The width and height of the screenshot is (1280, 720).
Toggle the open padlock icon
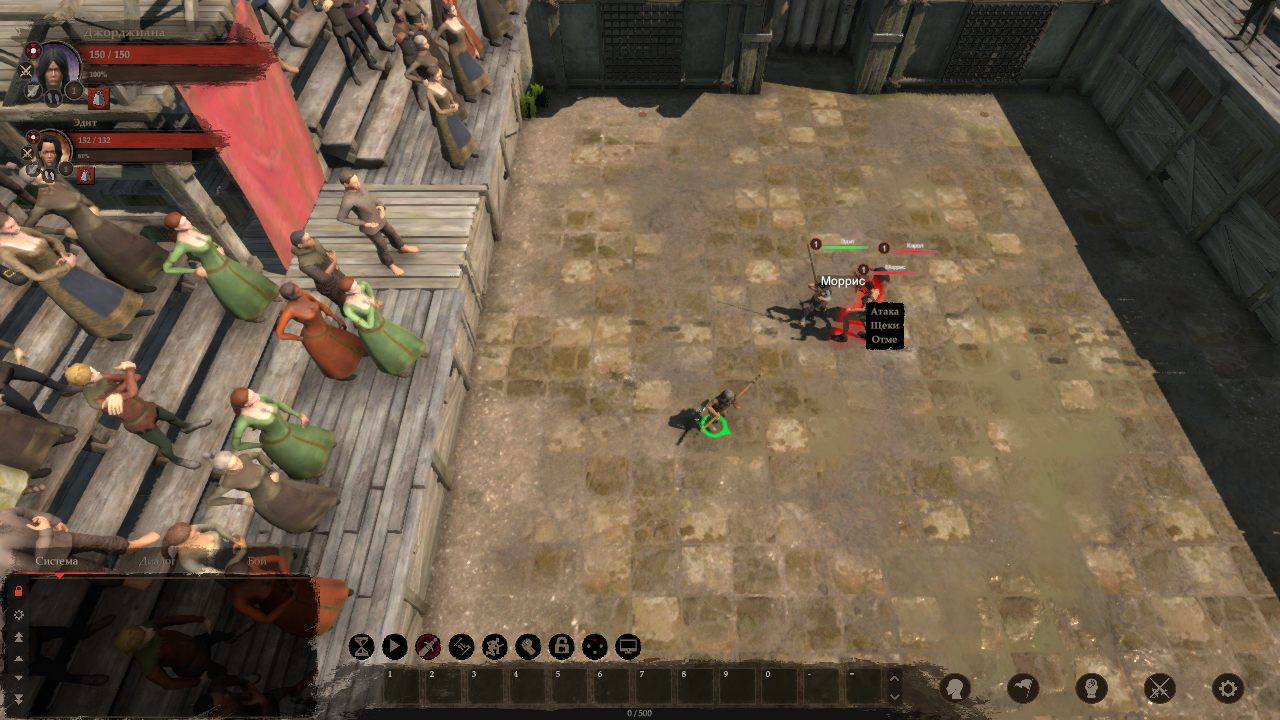point(561,647)
